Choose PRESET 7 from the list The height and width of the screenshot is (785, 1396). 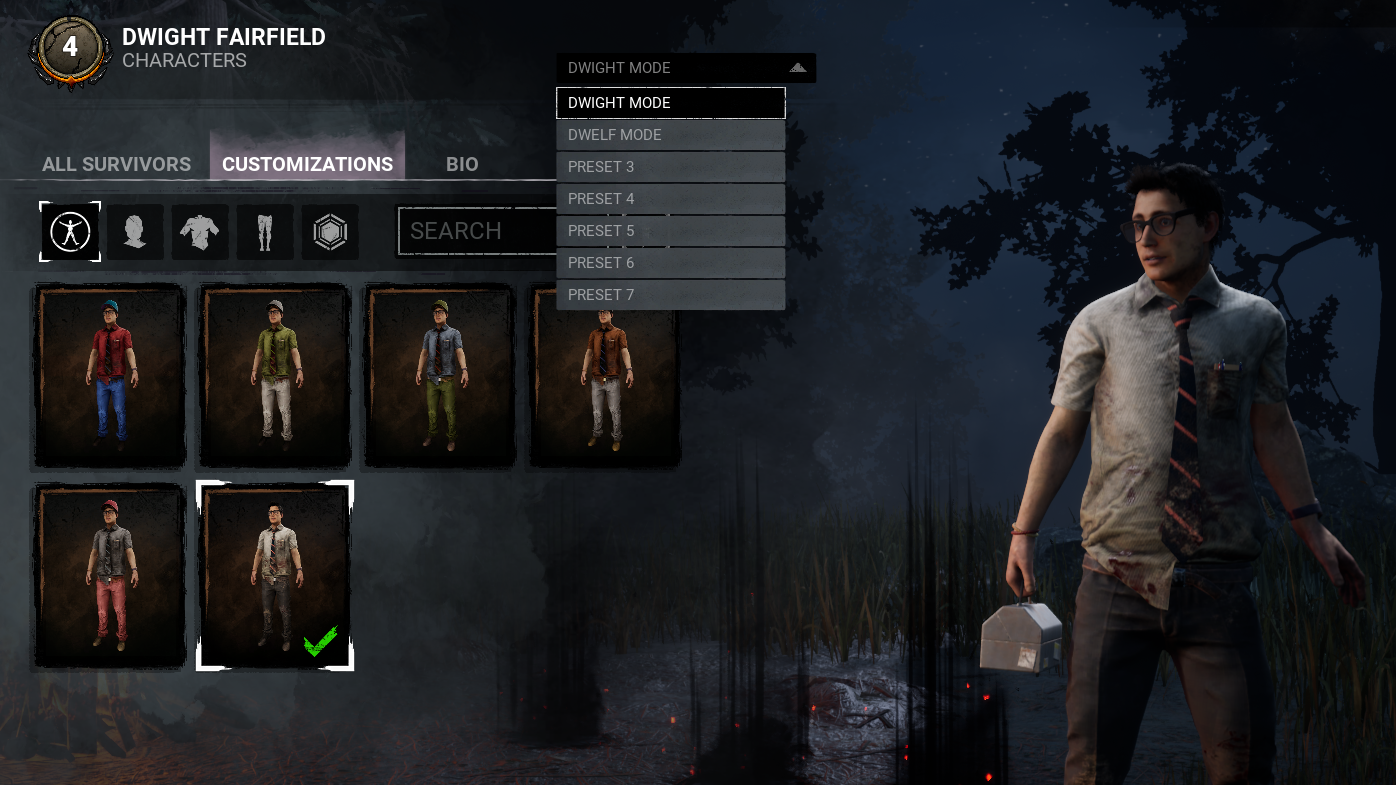pyautogui.click(x=670, y=294)
